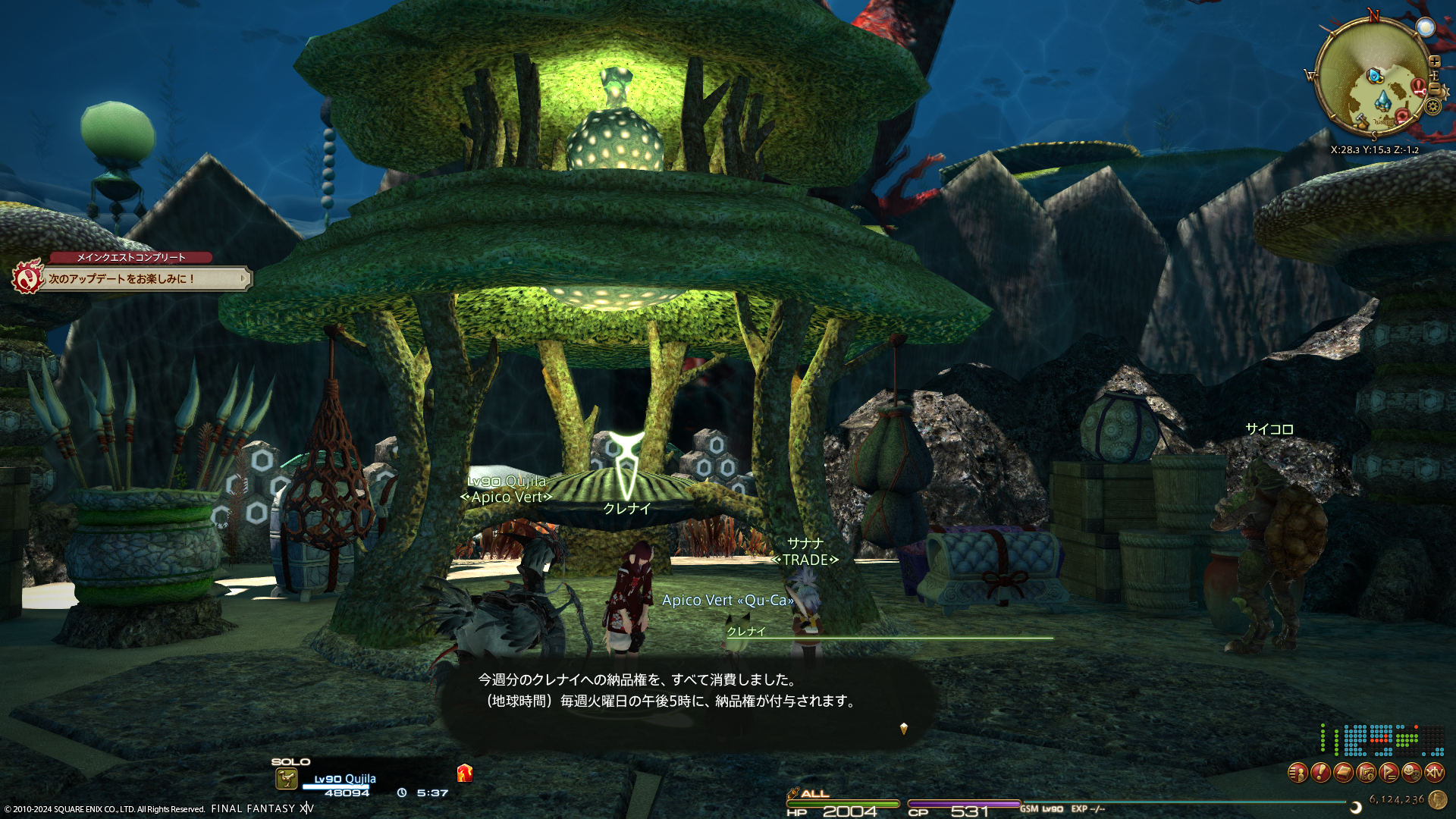Screen dimensions: 1456x819
Task: Open the XIV System menu icon
Action: click(x=1434, y=773)
